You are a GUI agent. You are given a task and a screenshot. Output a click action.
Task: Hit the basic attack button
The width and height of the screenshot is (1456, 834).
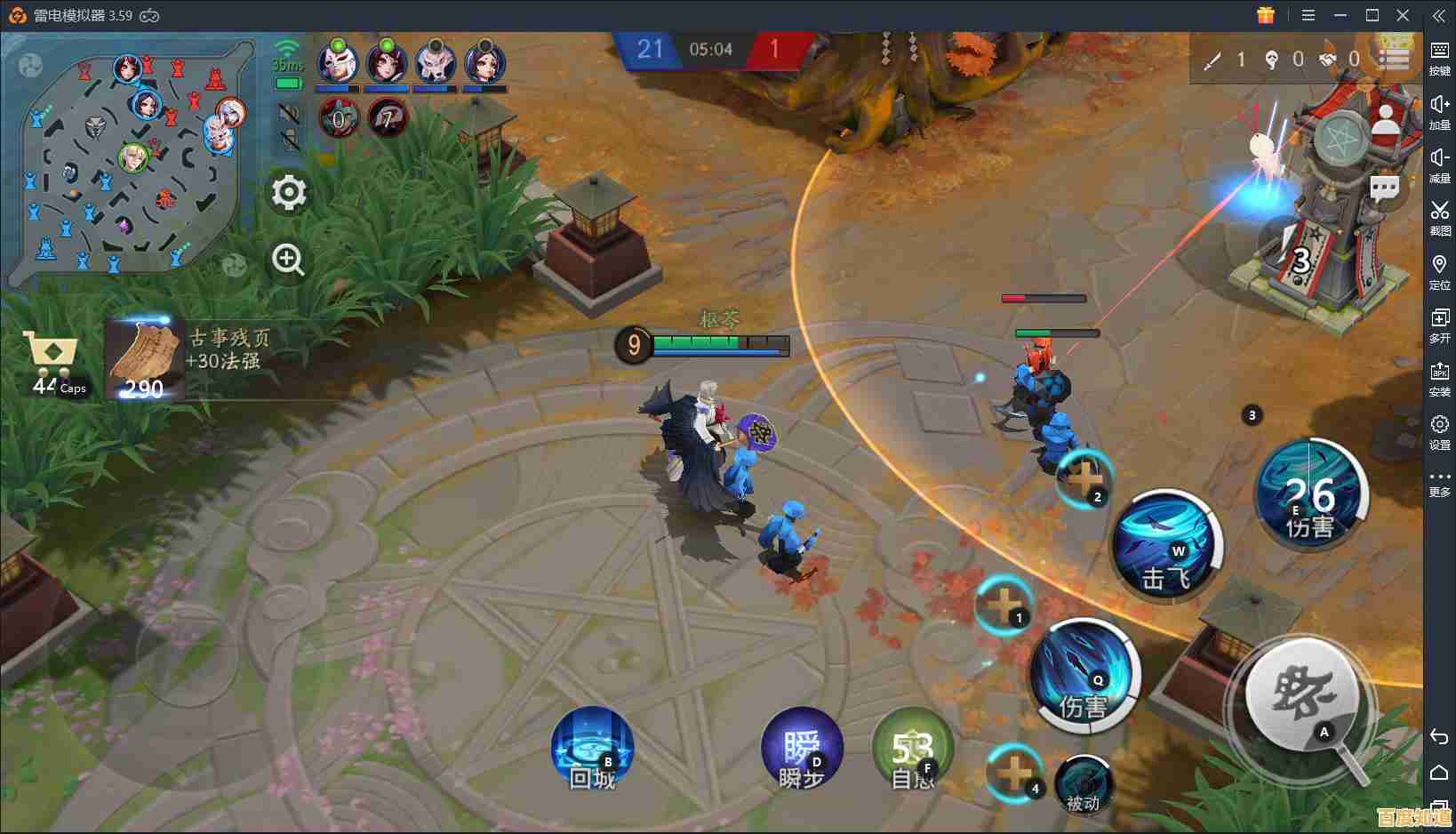(1302, 694)
